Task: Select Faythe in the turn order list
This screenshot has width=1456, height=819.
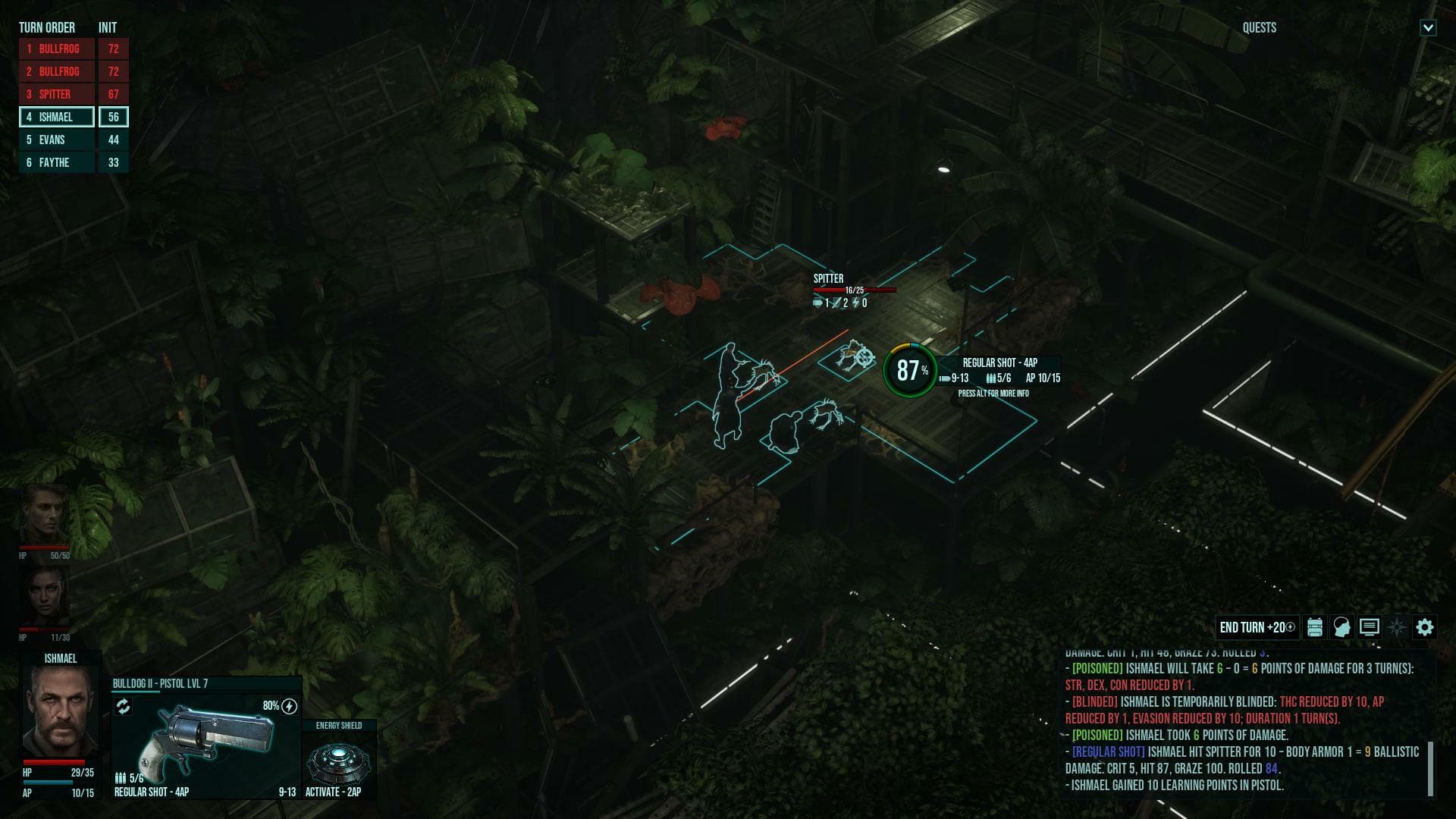Action: tap(55, 162)
